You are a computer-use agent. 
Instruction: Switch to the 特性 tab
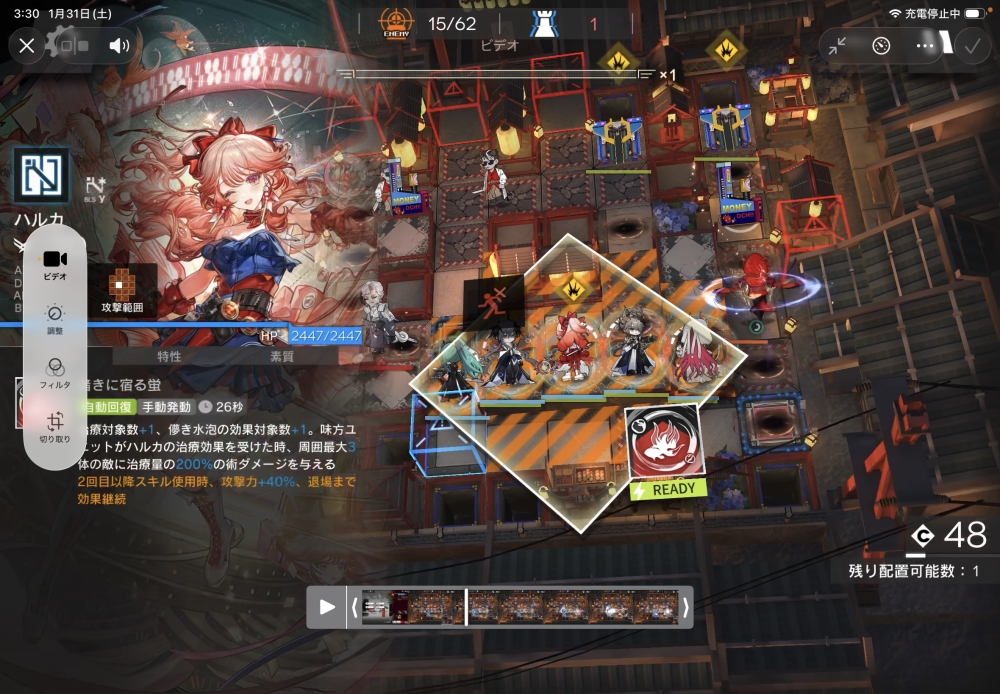coord(169,356)
